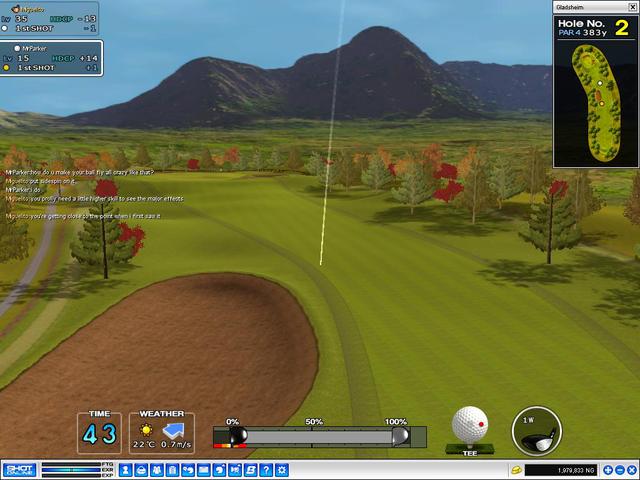Click the blue minus button
This screenshot has width=640, height=480.
click(619, 470)
